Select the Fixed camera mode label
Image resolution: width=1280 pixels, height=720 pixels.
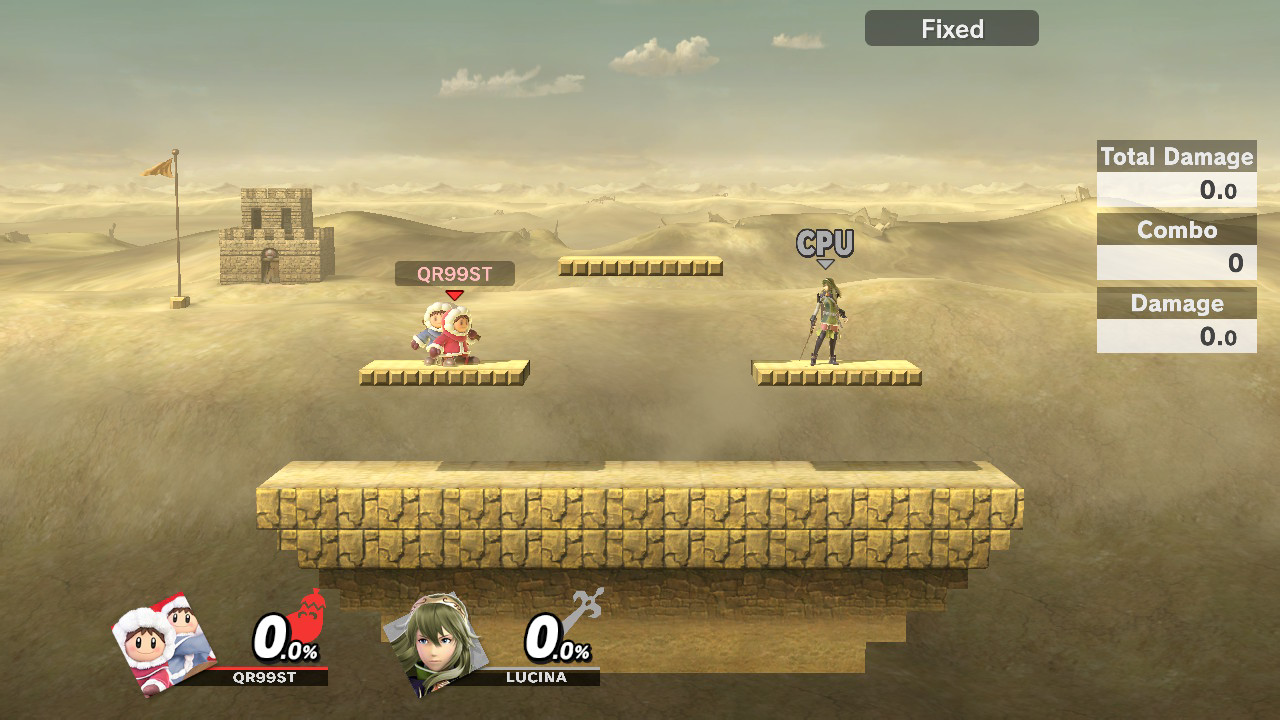click(951, 29)
